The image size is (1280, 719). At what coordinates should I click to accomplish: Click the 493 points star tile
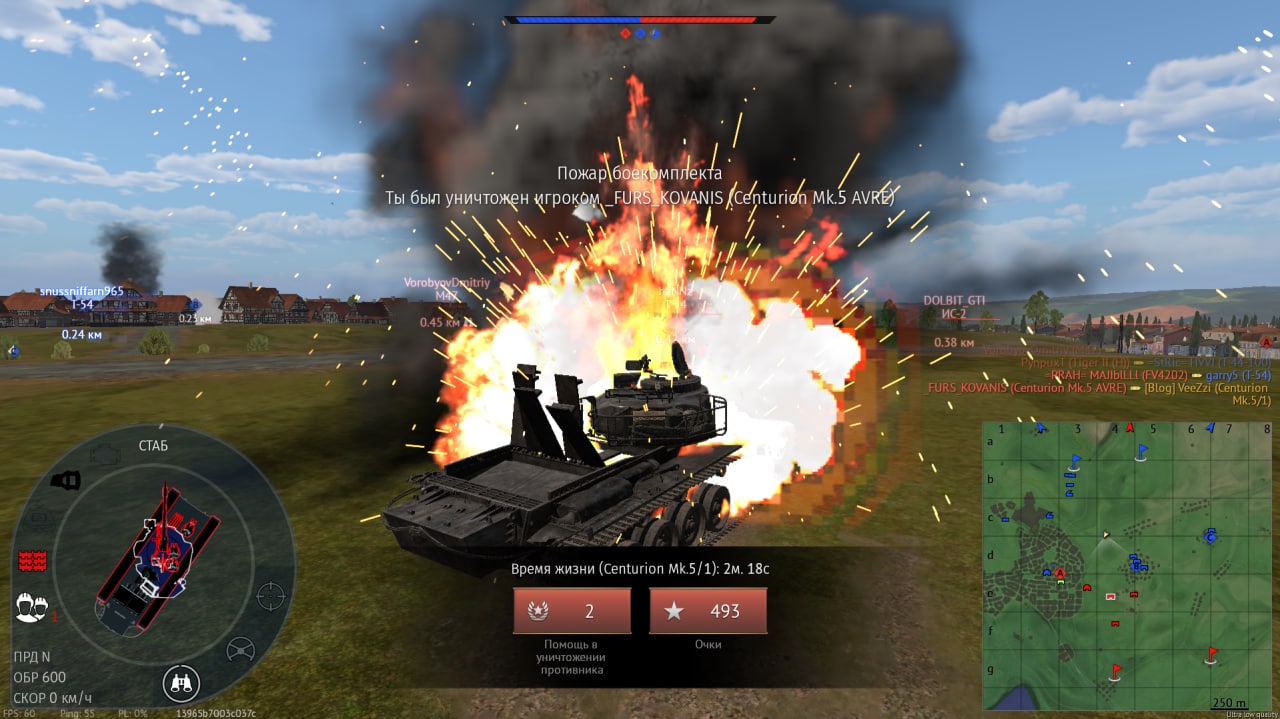click(708, 611)
